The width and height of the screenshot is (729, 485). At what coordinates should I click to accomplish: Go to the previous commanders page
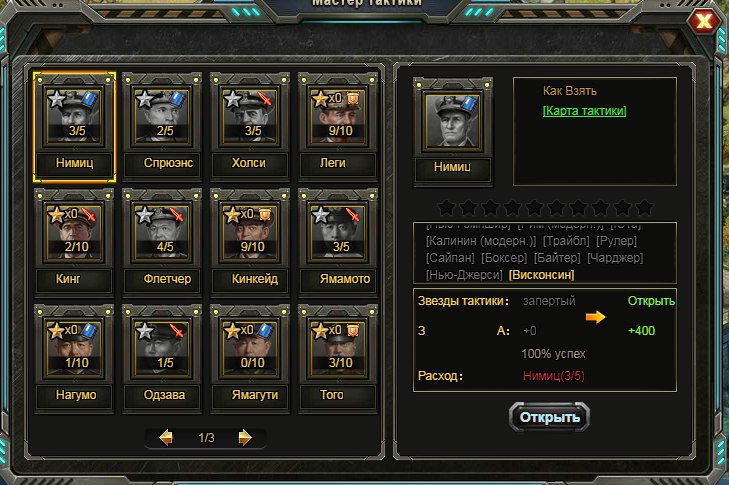pos(167,438)
